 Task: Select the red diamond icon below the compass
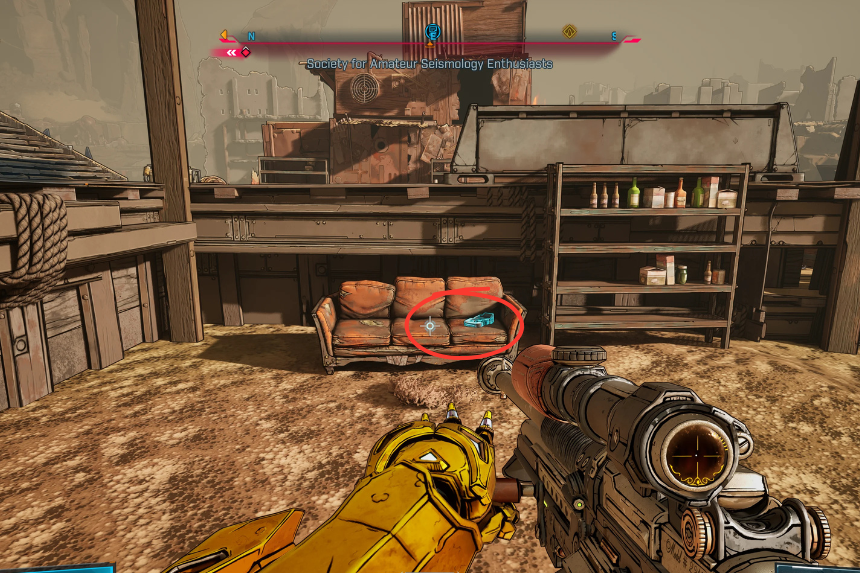pos(245,52)
